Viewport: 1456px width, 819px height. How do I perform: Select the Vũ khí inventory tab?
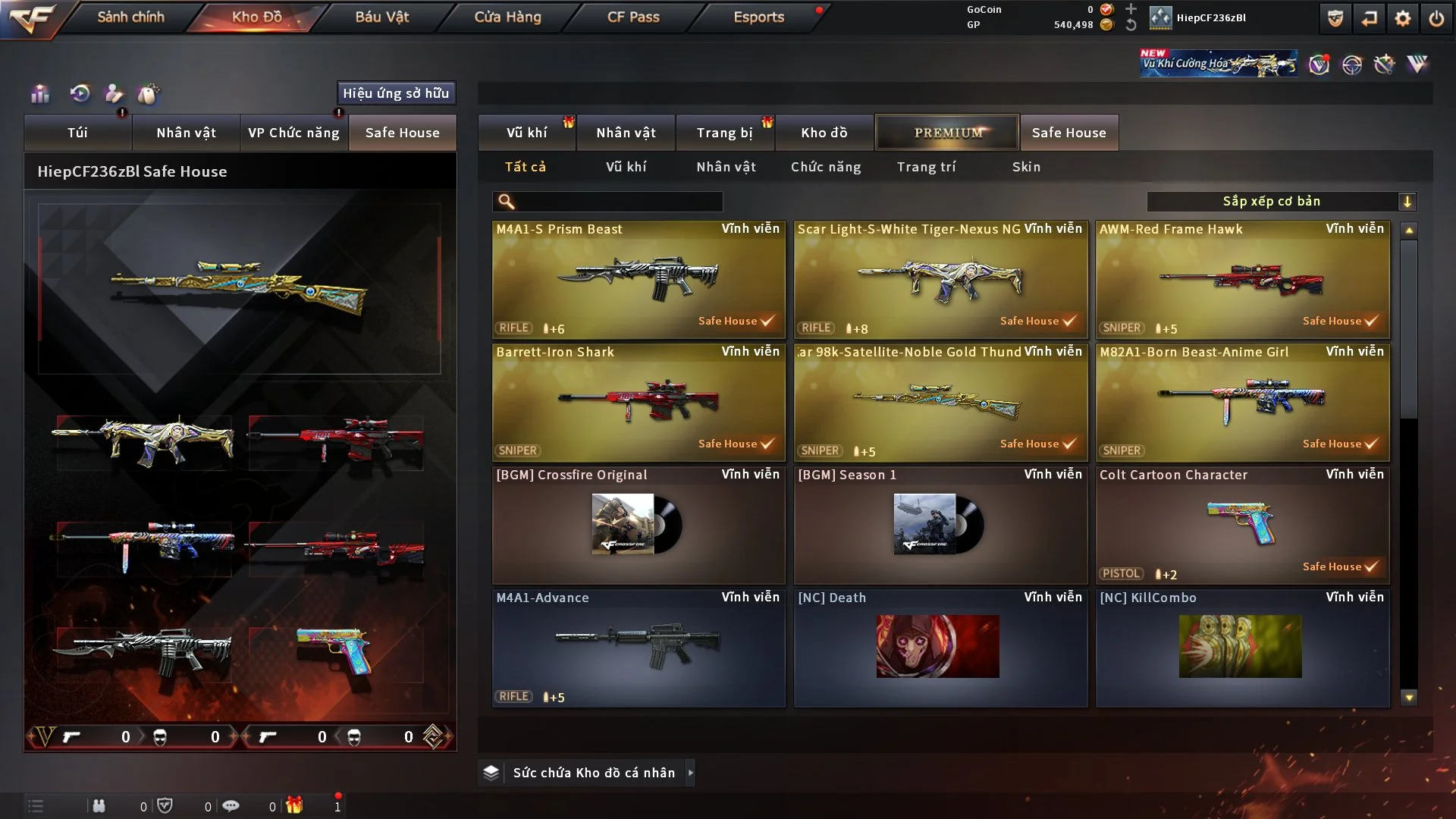pos(527,133)
